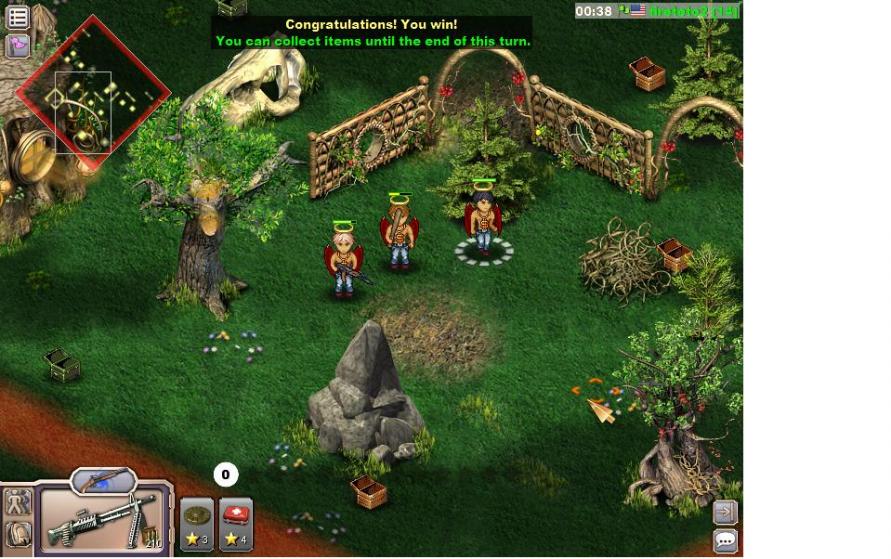The height and width of the screenshot is (559, 891).
Task: Open the chat speech bubble button
Action: coord(725,541)
